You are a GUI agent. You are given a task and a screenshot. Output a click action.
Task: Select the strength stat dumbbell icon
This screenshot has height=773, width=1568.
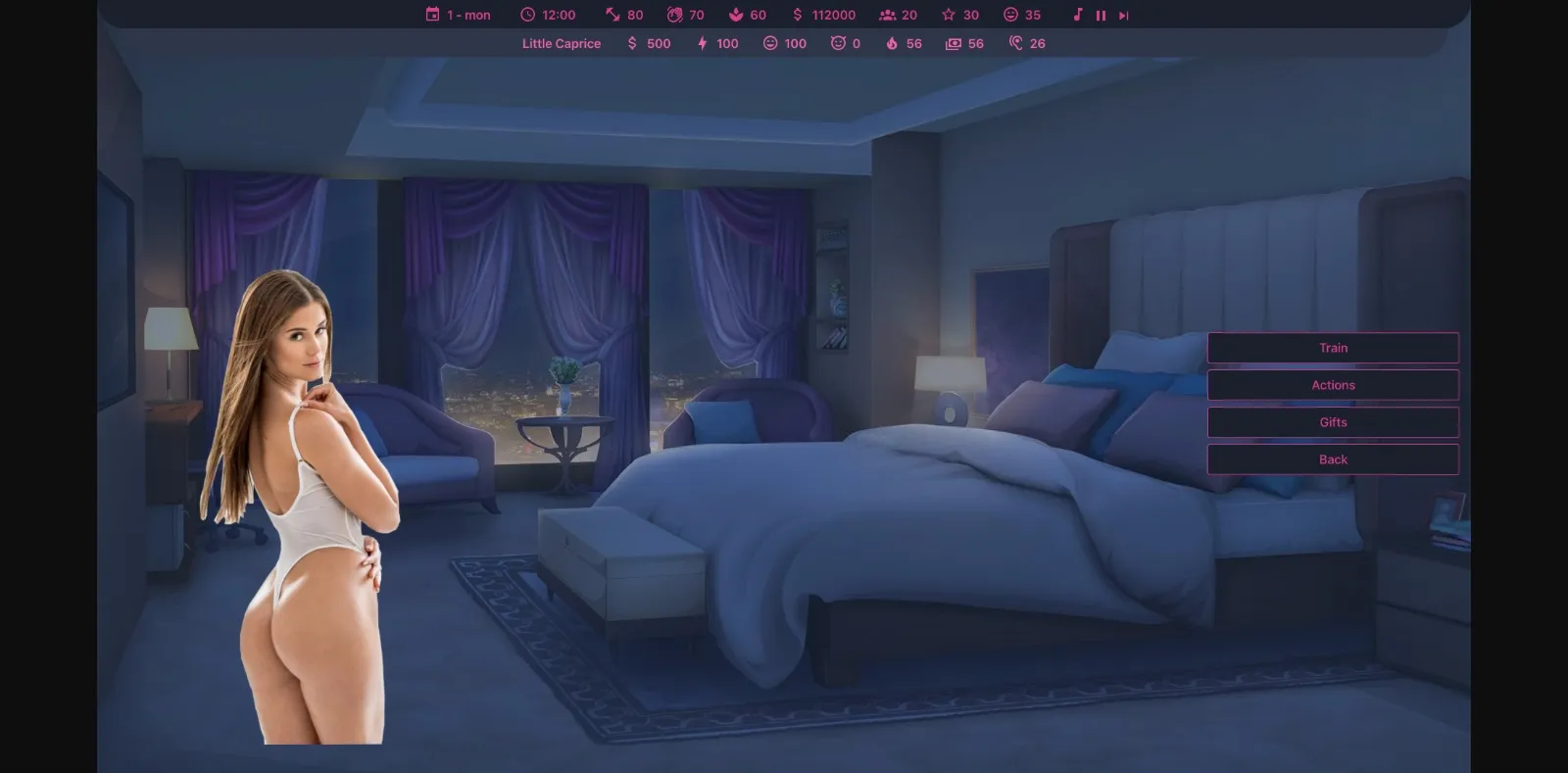click(x=611, y=14)
